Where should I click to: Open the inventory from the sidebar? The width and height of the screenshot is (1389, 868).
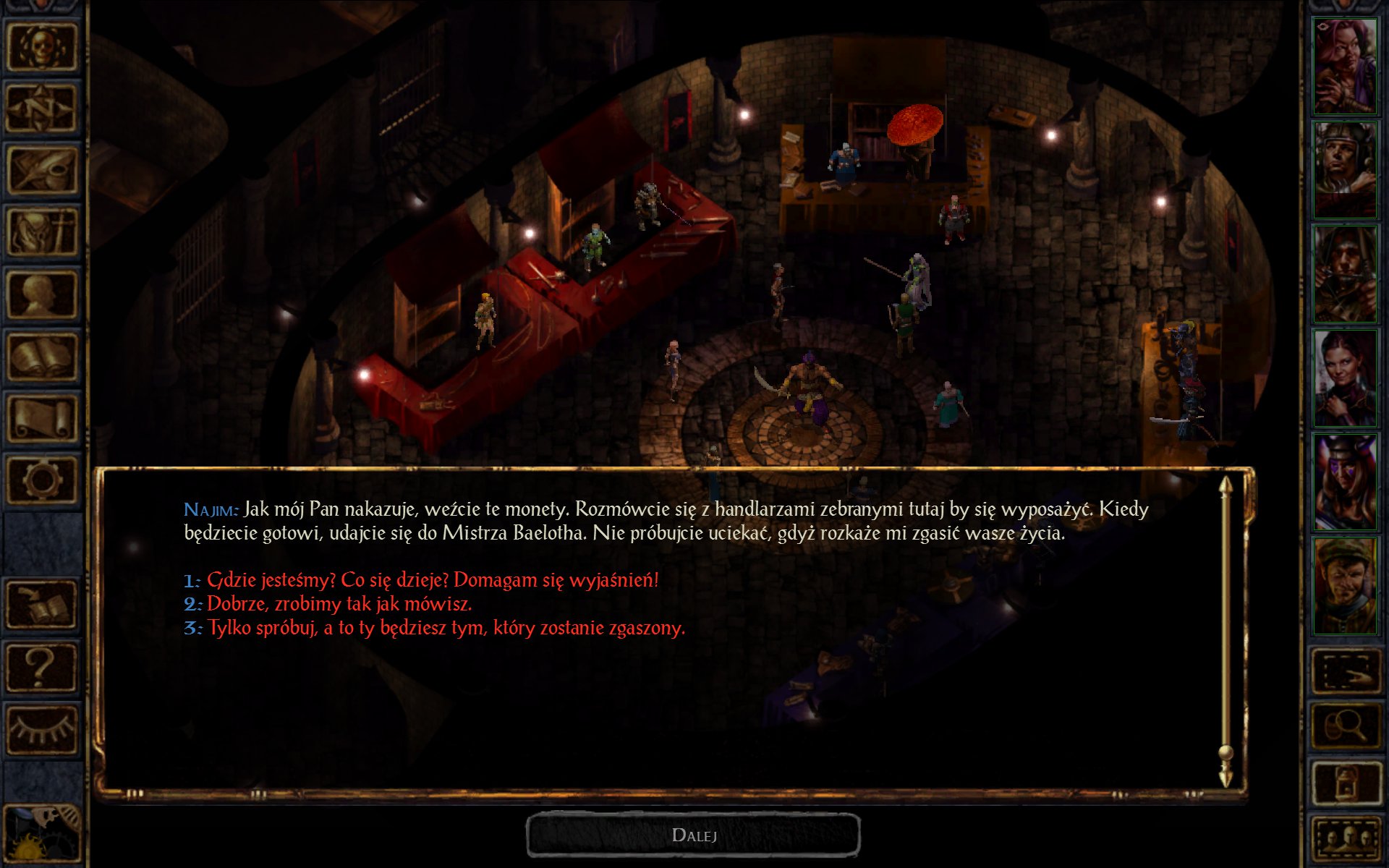point(41,233)
